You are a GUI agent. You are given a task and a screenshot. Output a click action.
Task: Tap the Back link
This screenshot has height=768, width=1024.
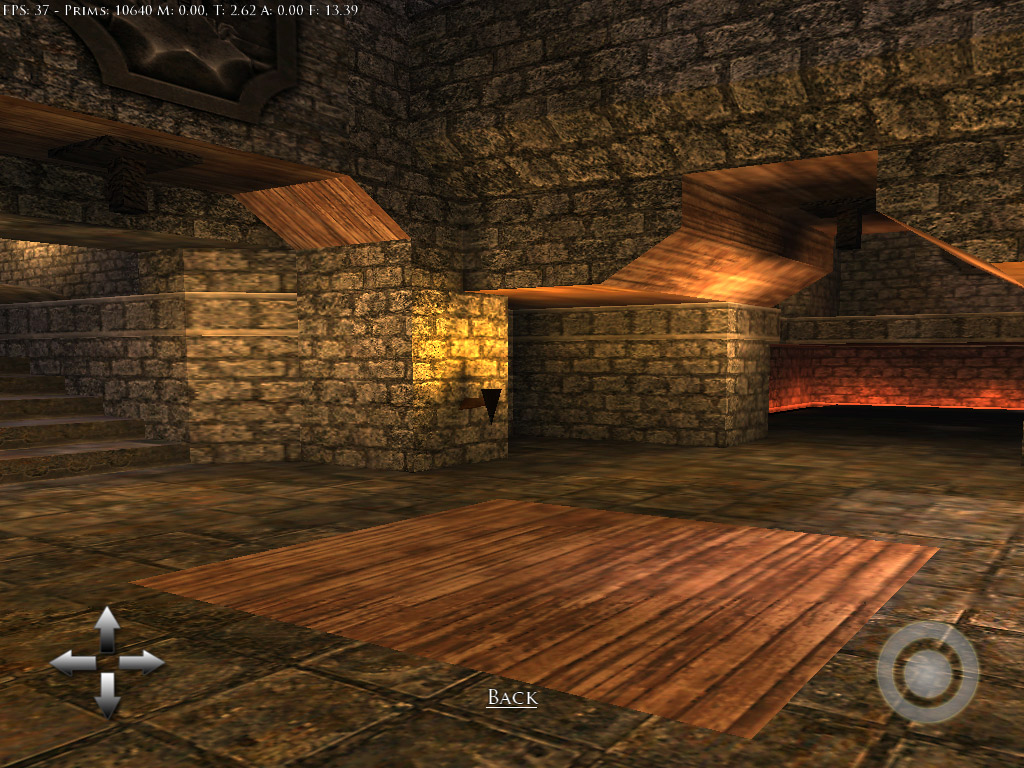(512, 698)
